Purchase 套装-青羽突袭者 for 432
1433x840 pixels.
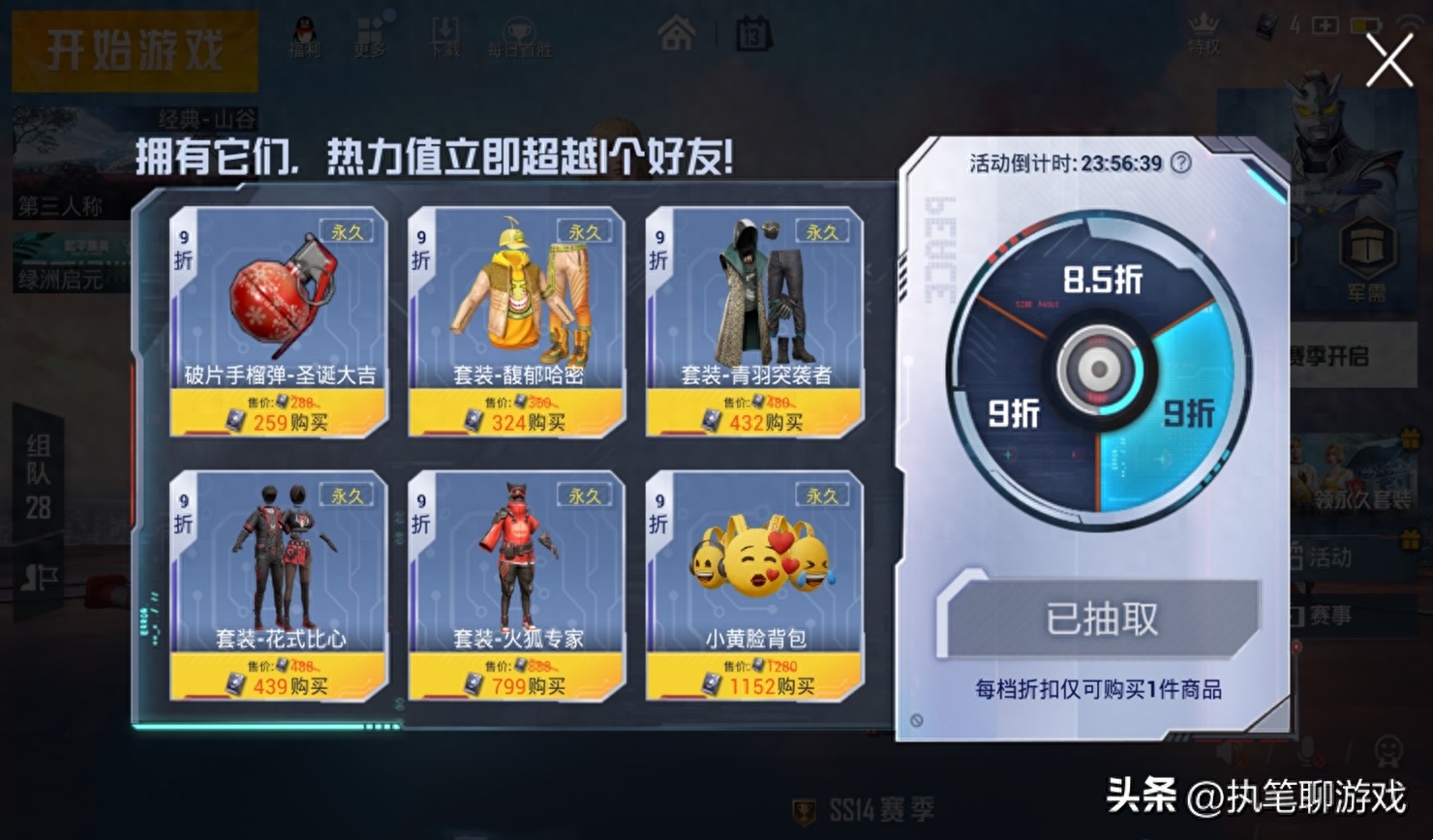click(756, 420)
